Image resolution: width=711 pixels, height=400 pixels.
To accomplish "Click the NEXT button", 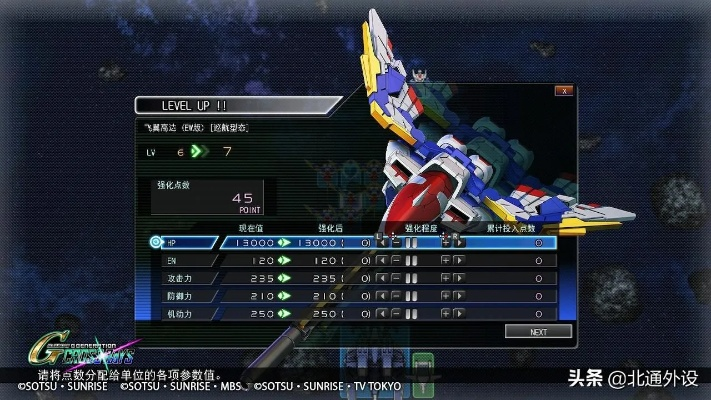I will [538, 331].
